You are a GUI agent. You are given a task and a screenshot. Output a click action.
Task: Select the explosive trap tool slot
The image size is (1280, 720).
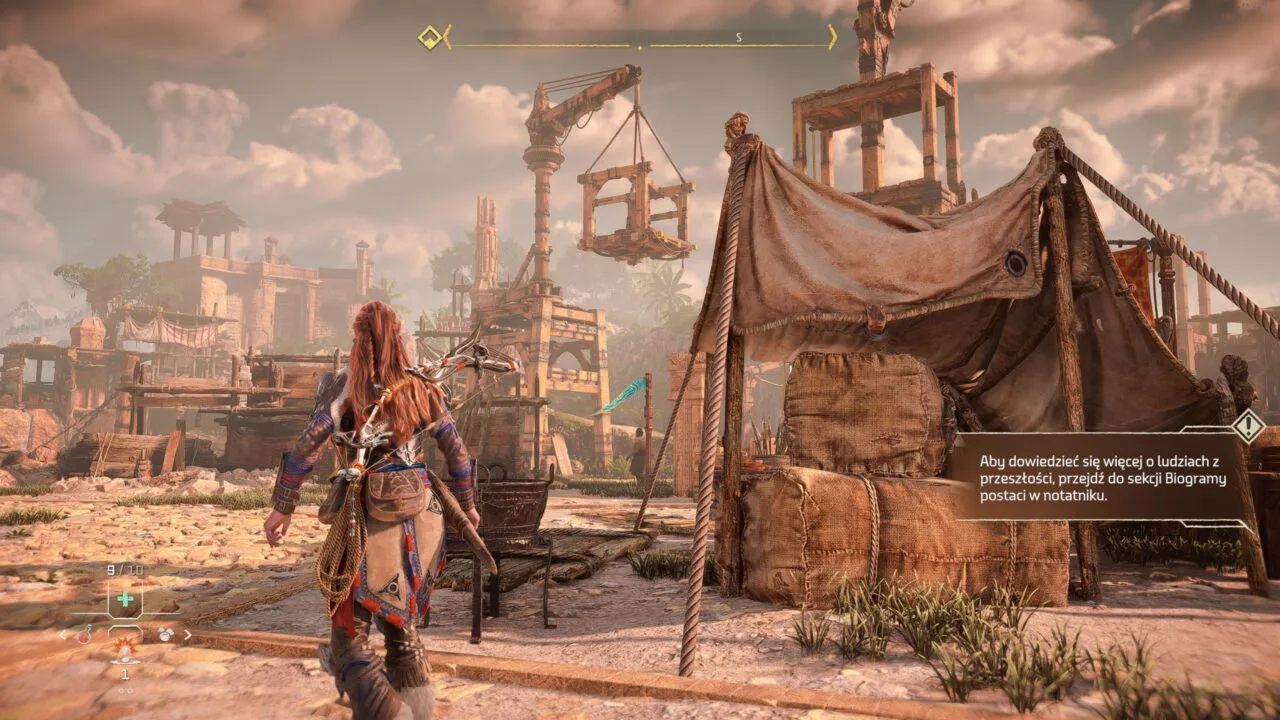(x=125, y=652)
